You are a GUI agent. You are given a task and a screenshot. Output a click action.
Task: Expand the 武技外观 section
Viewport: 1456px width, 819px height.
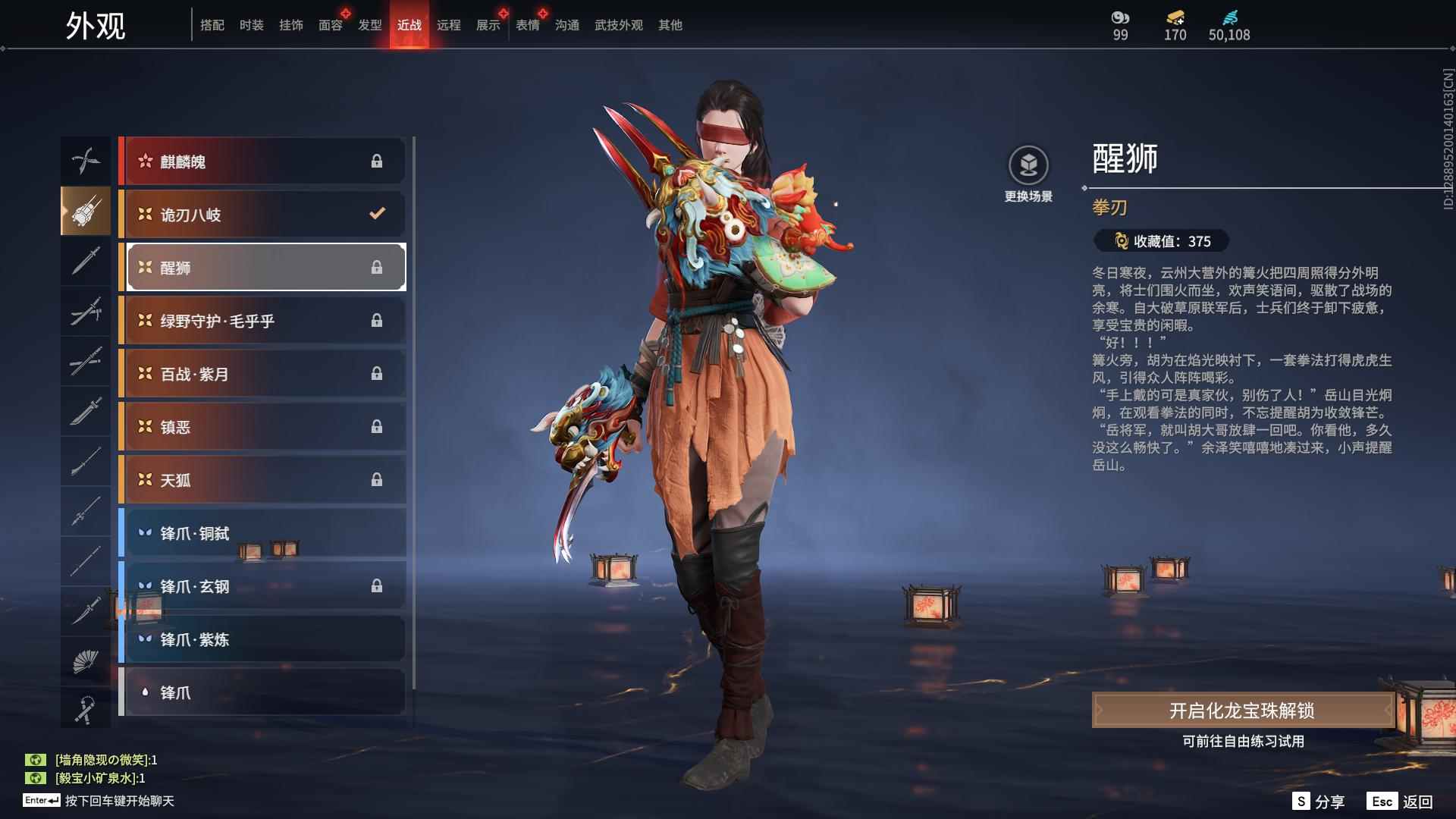pyautogui.click(x=618, y=24)
